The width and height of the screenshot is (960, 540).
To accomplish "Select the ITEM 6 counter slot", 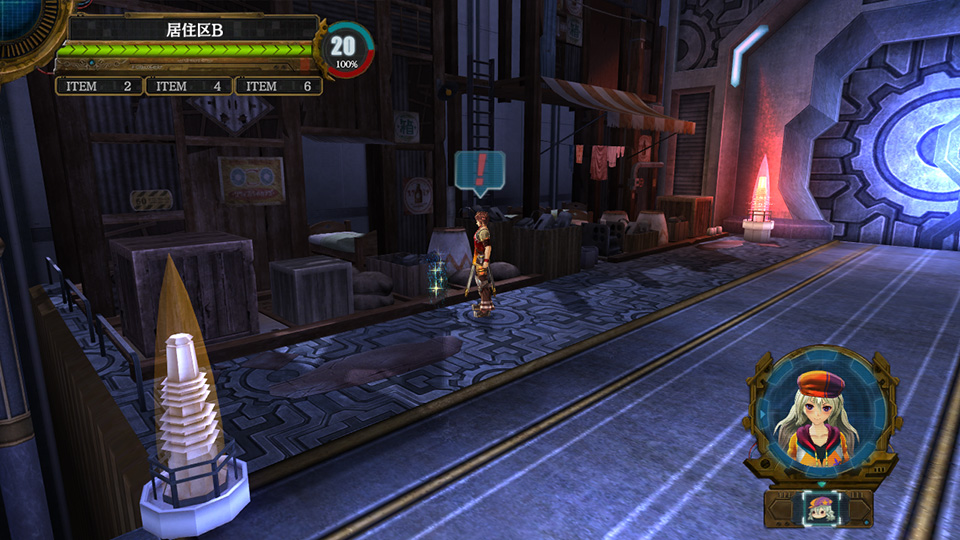I will [279, 86].
